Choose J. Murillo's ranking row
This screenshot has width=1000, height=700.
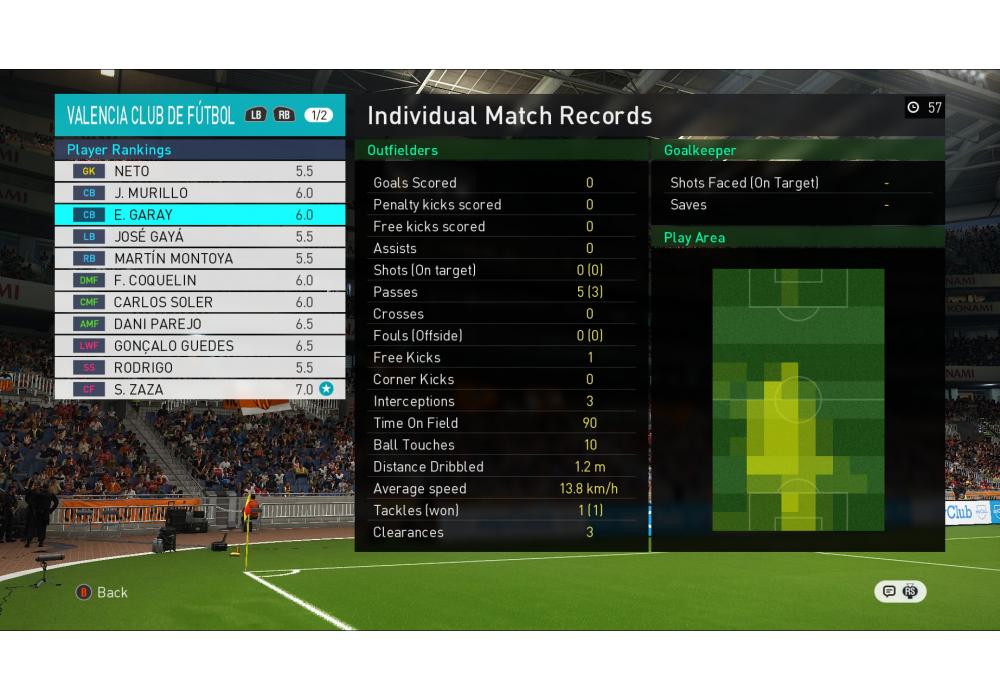200,193
